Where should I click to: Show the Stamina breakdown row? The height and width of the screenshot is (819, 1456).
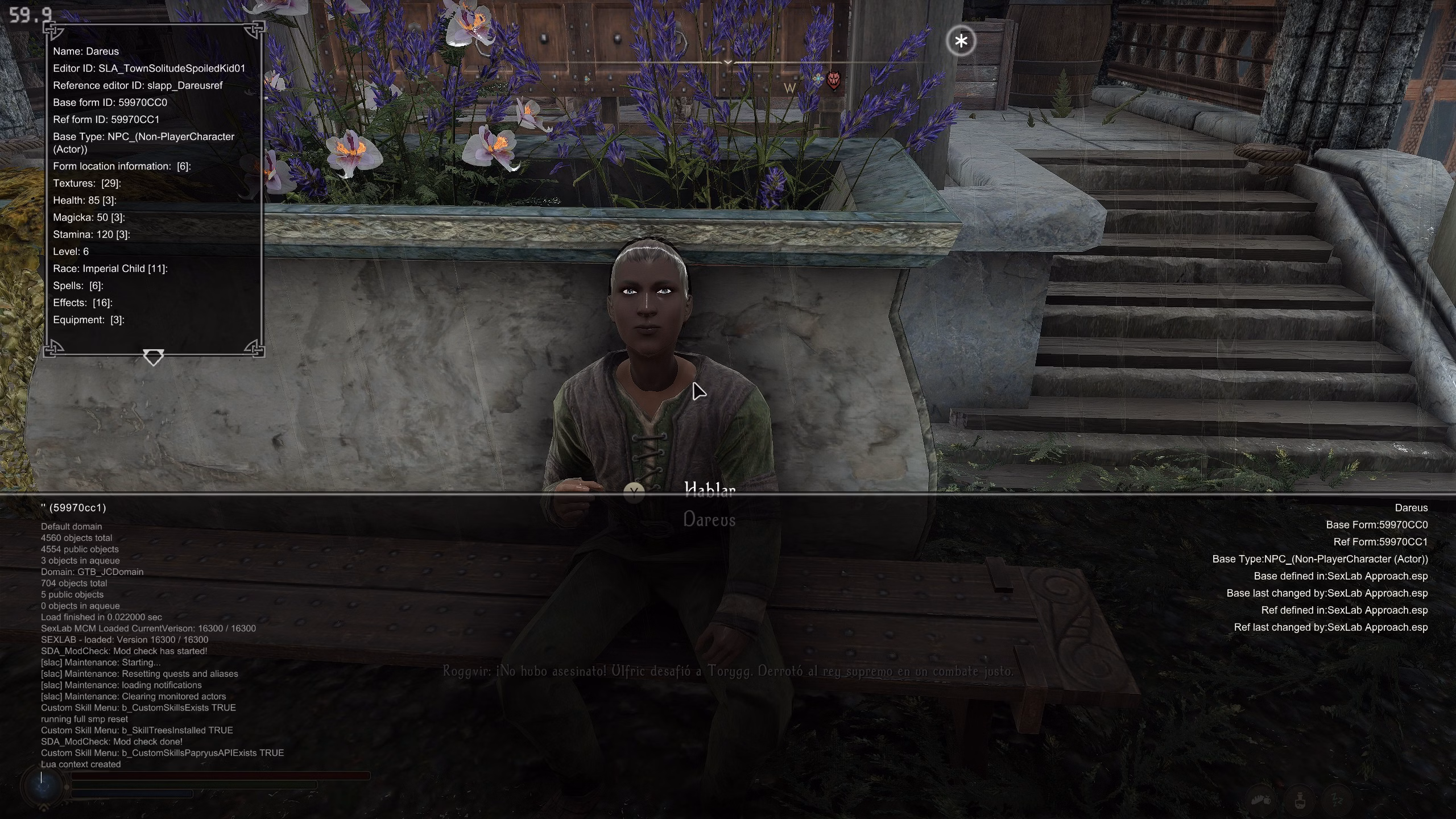(x=92, y=234)
